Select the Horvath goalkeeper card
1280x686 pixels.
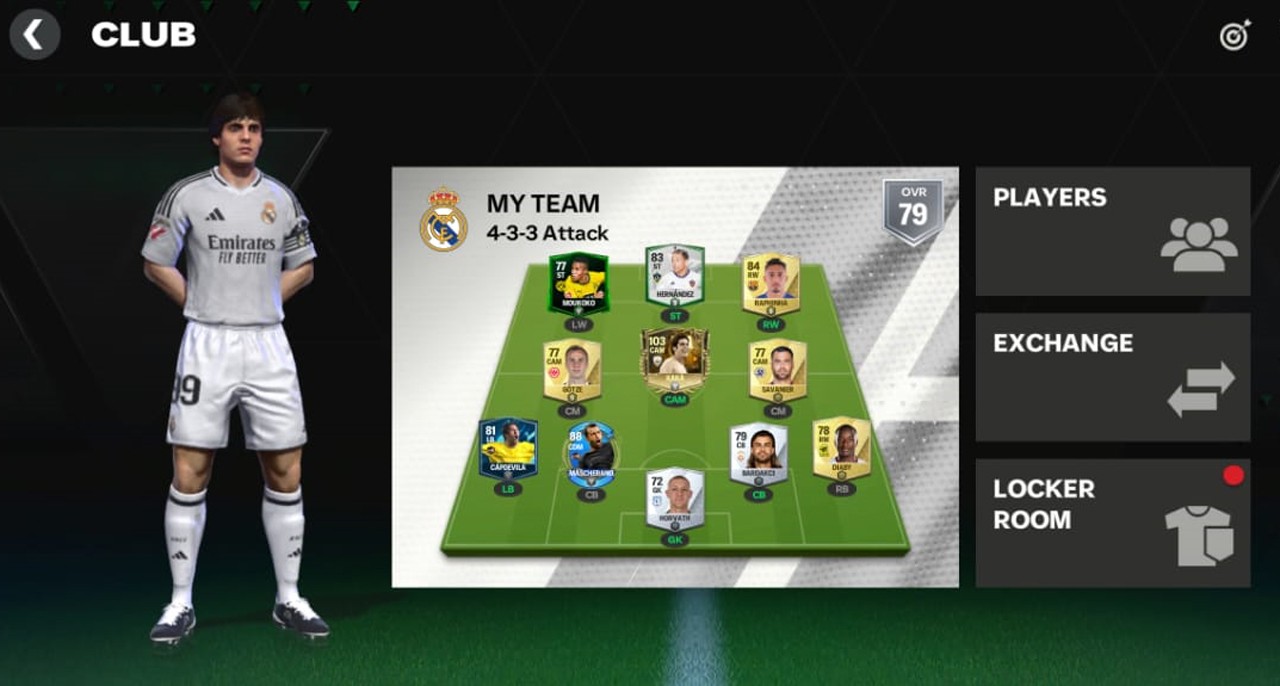tap(675, 498)
